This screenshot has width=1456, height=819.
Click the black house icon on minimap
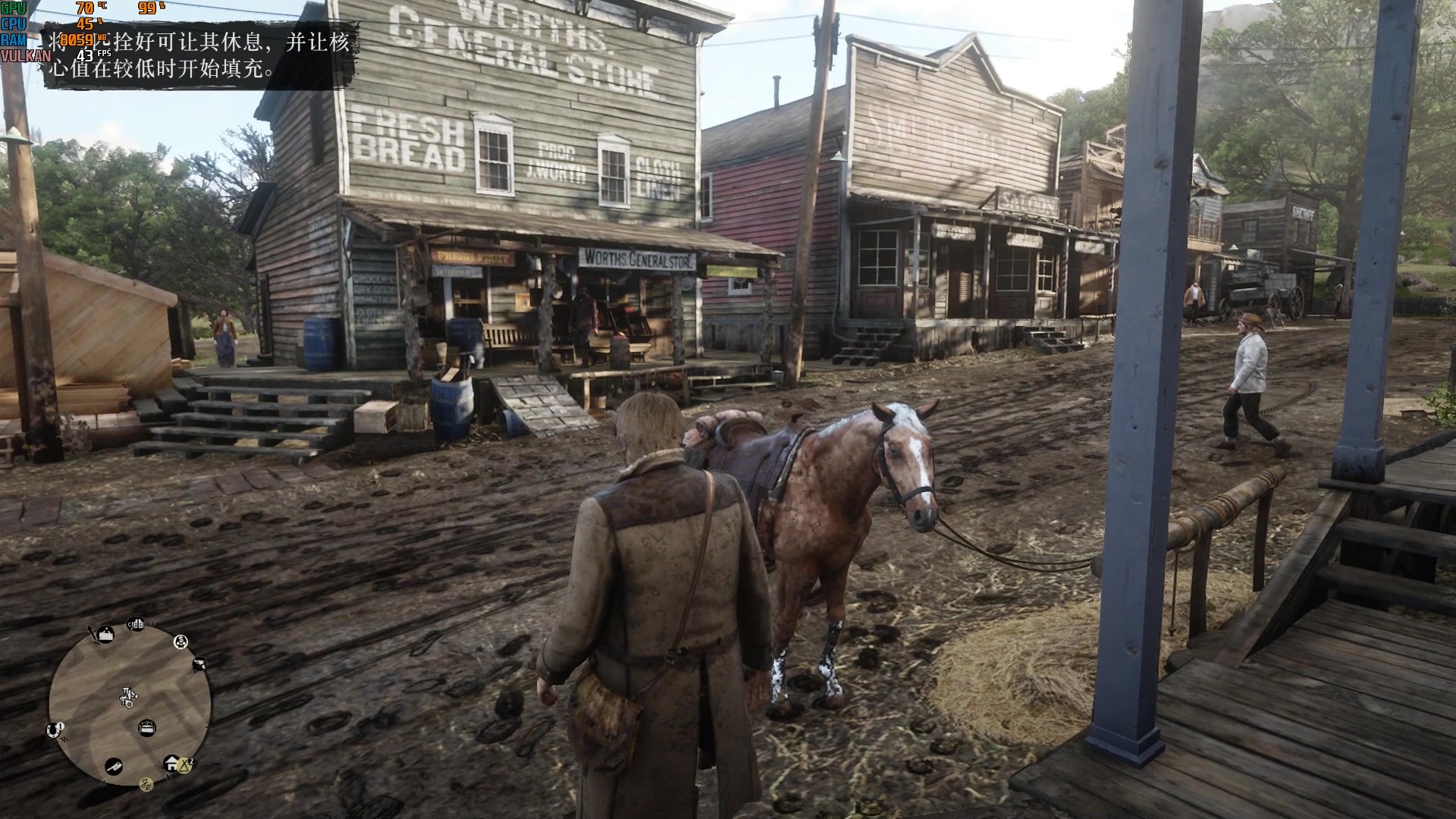tap(170, 763)
